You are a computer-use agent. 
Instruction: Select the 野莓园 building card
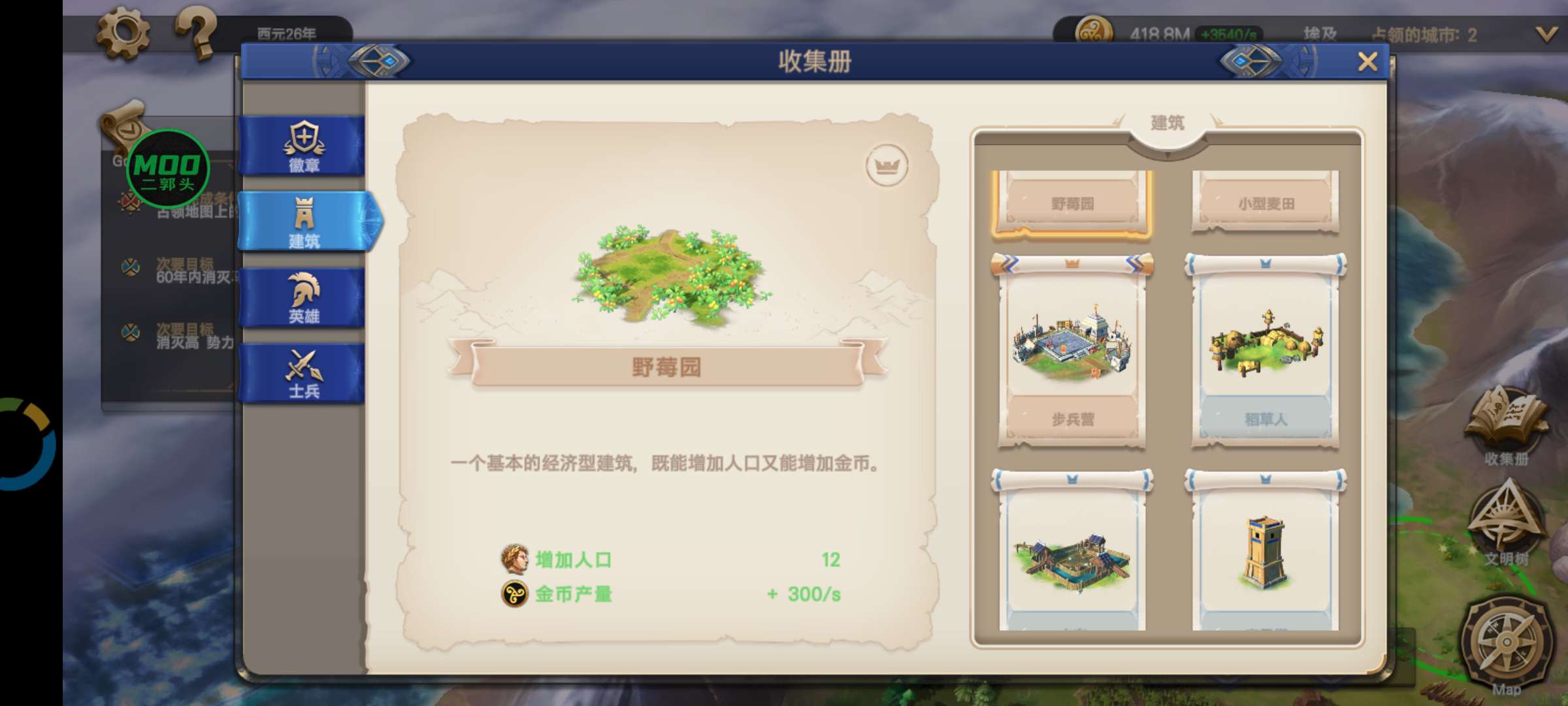tap(1071, 203)
